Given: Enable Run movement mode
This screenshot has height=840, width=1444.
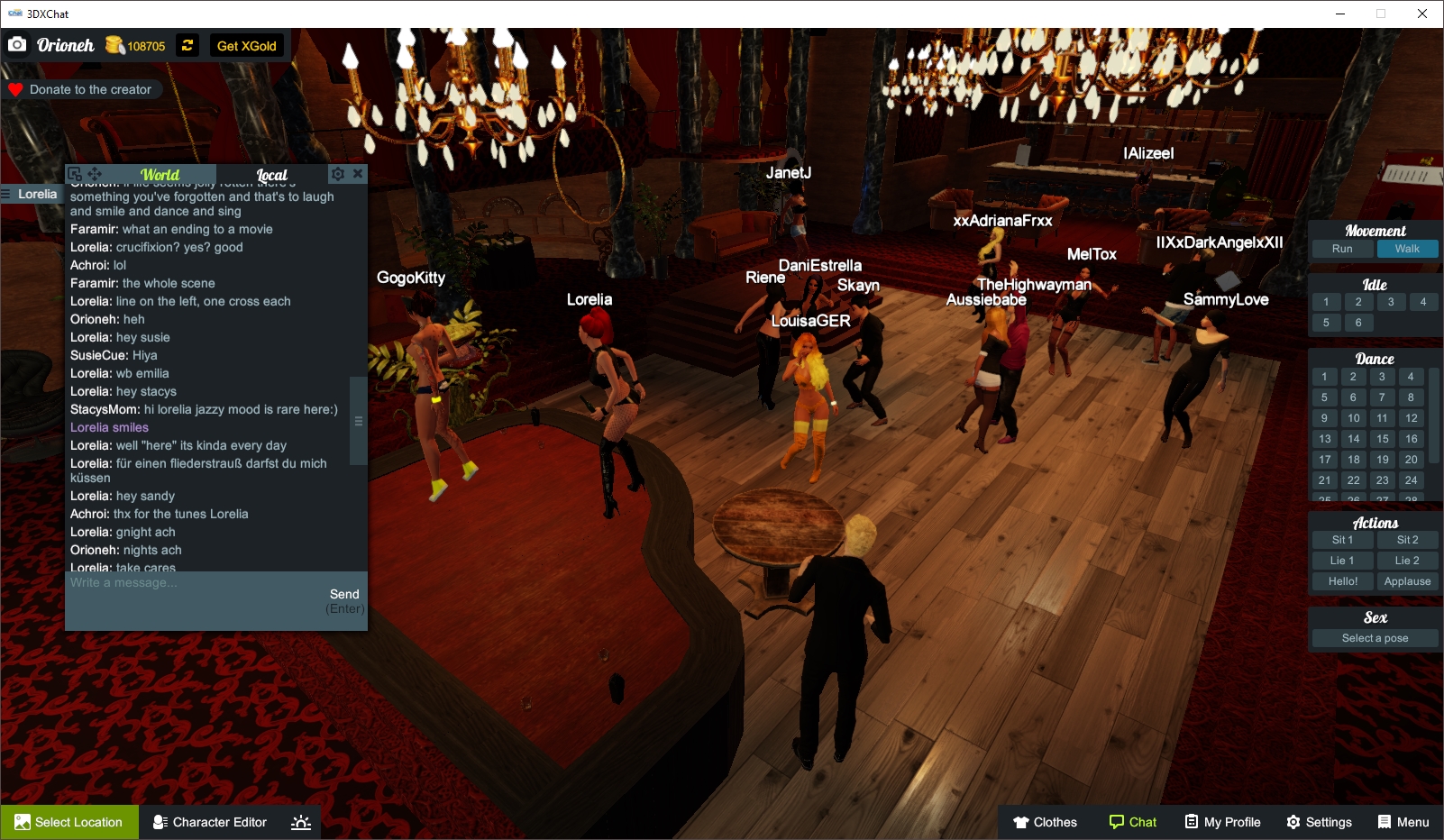Looking at the screenshot, I should click(x=1342, y=248).
